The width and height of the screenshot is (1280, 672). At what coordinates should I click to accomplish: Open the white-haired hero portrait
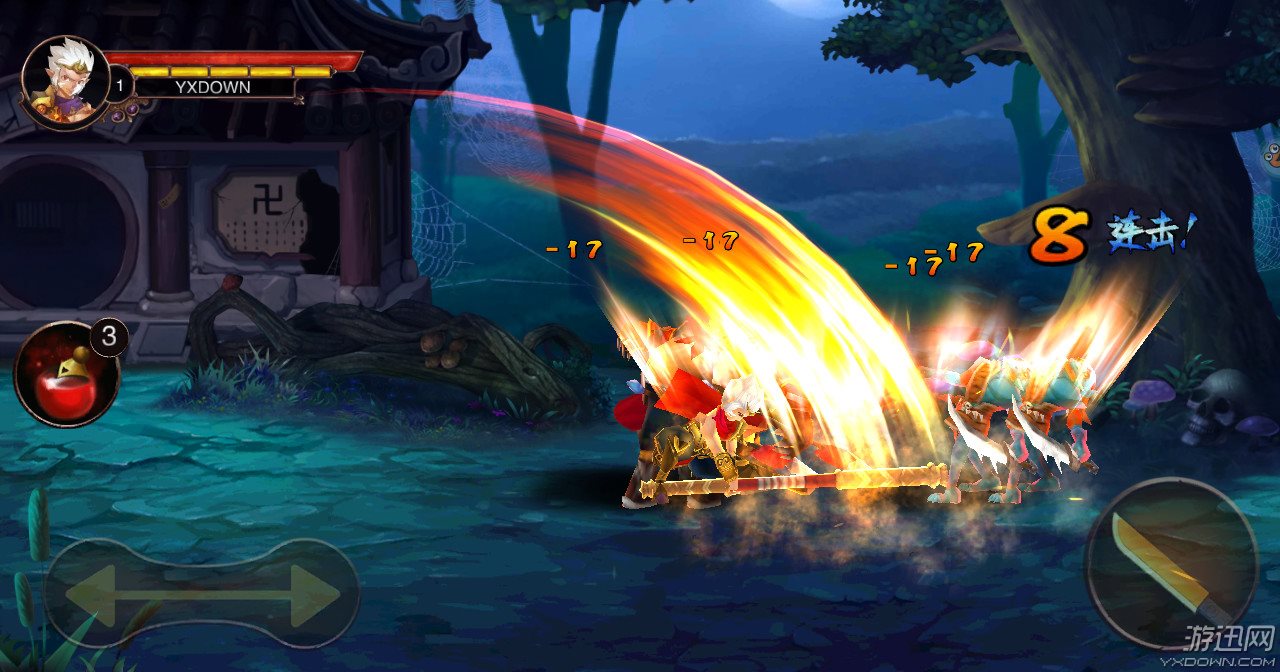tap(65, 82)
